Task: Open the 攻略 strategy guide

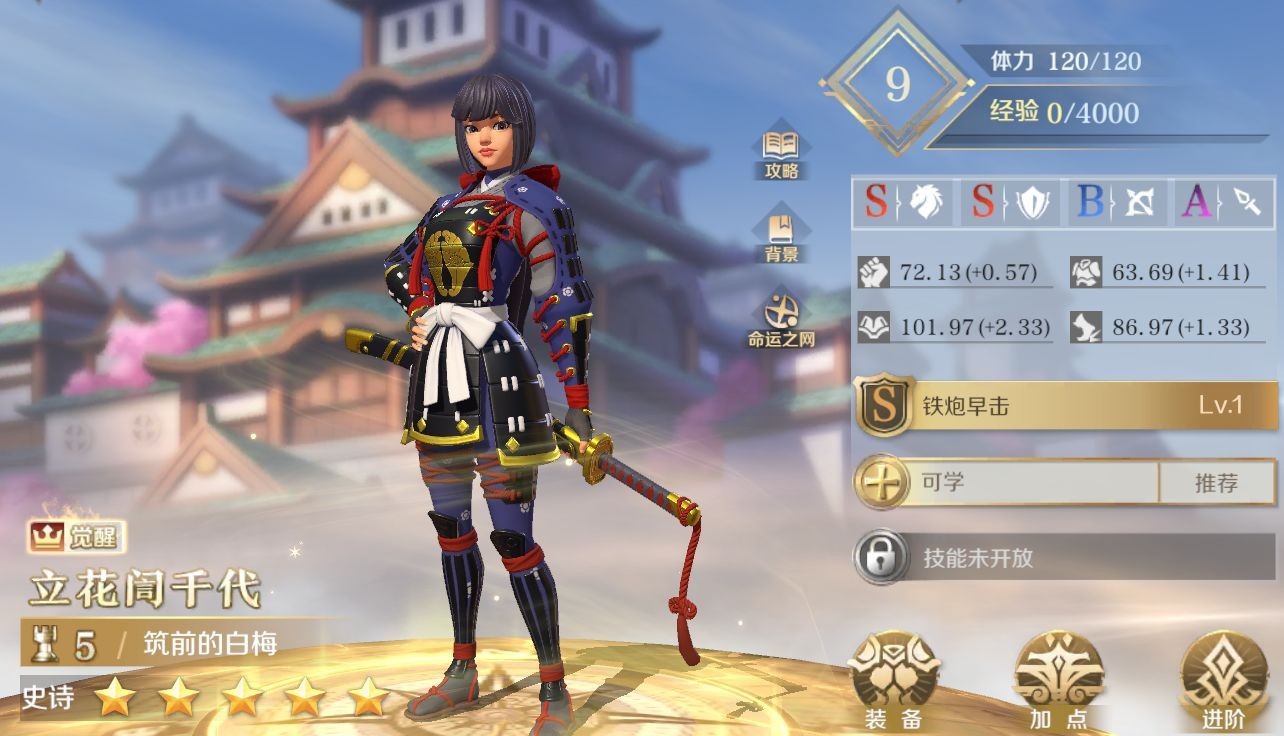Action: [781, 154]
